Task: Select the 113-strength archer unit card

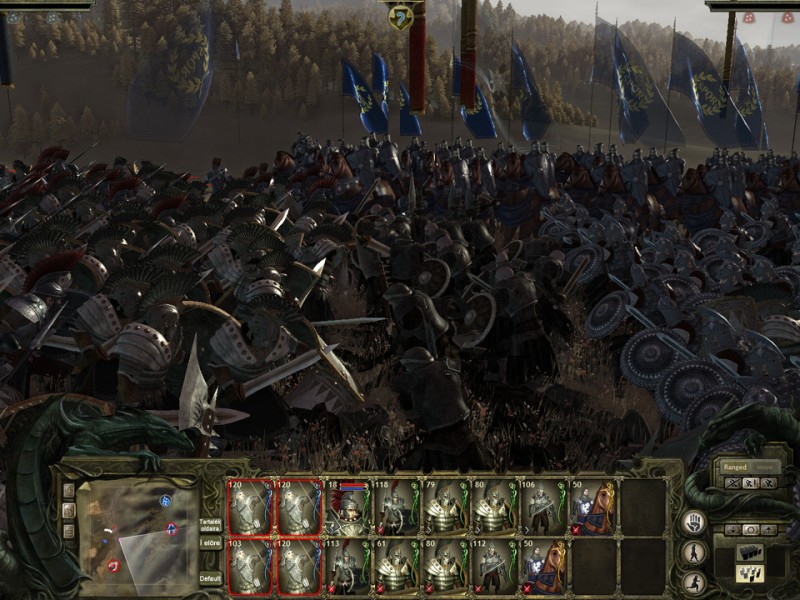Action: 349,567
